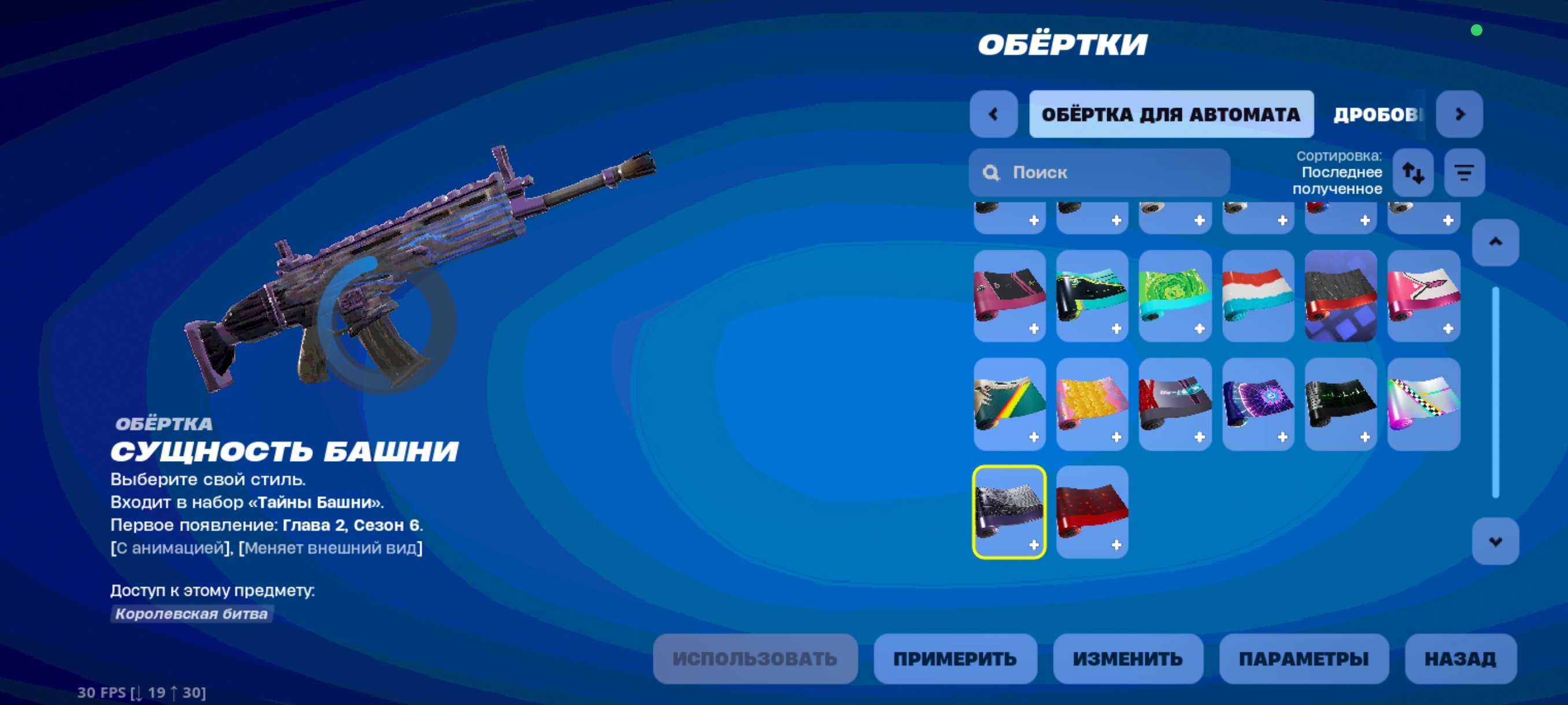Click the filter icon in the top right corner
Viewport: 1568px width, 705px height.
(1464, 173)
